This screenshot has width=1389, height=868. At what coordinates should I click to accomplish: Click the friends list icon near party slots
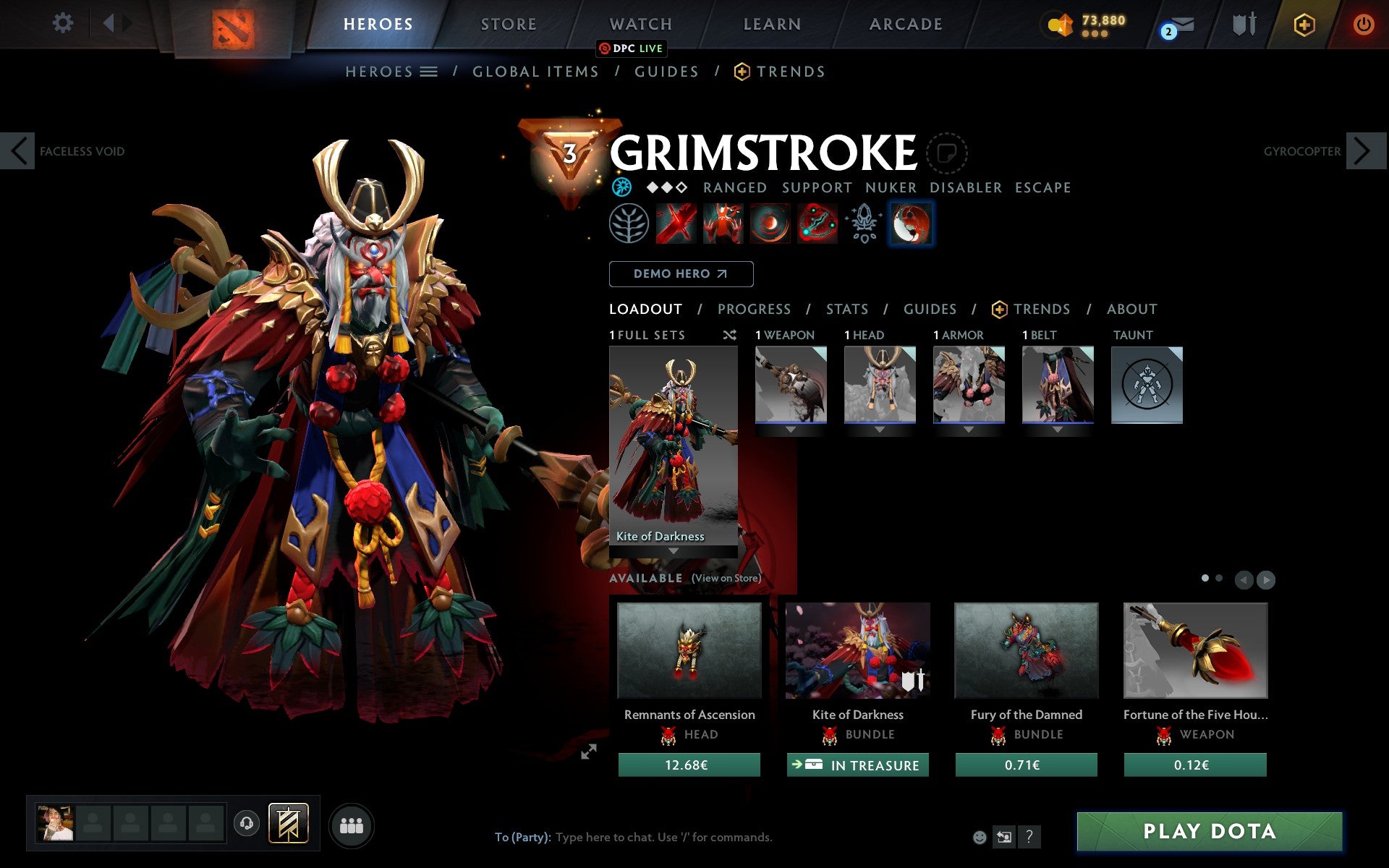point(352,823)
